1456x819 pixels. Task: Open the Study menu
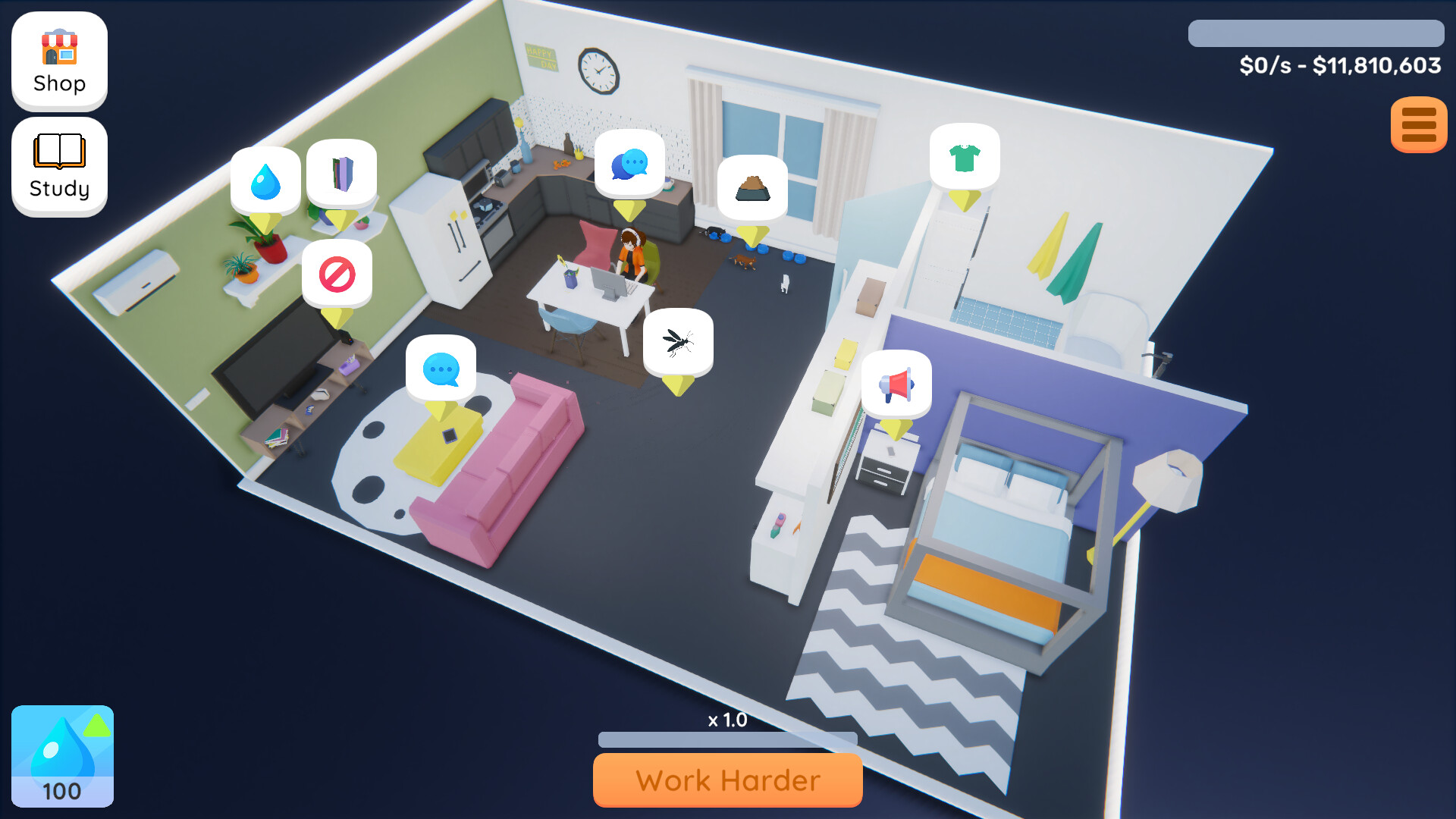pyautogui.click(x=58, y=165)
